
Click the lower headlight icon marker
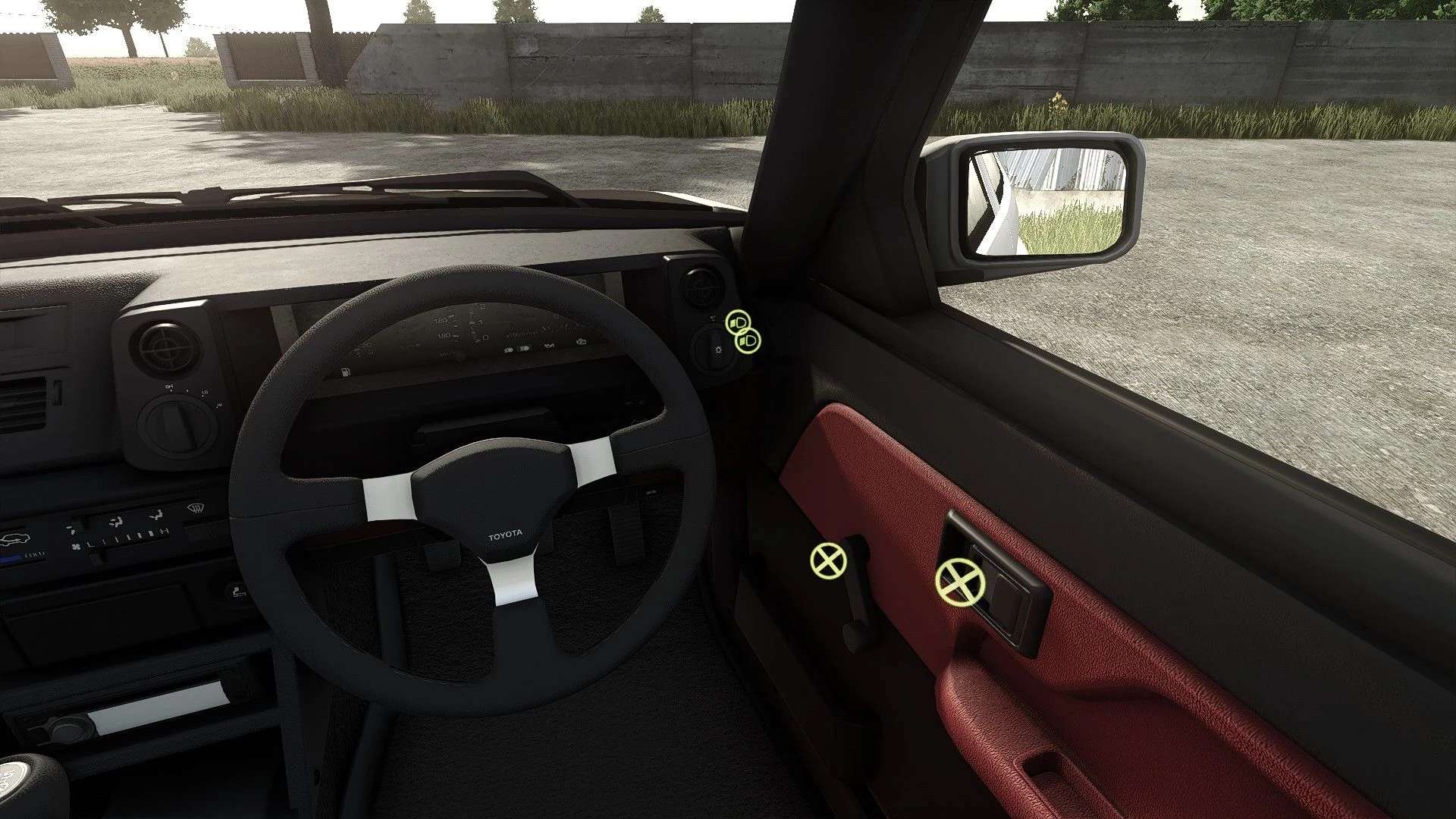(x=748, y=342)
